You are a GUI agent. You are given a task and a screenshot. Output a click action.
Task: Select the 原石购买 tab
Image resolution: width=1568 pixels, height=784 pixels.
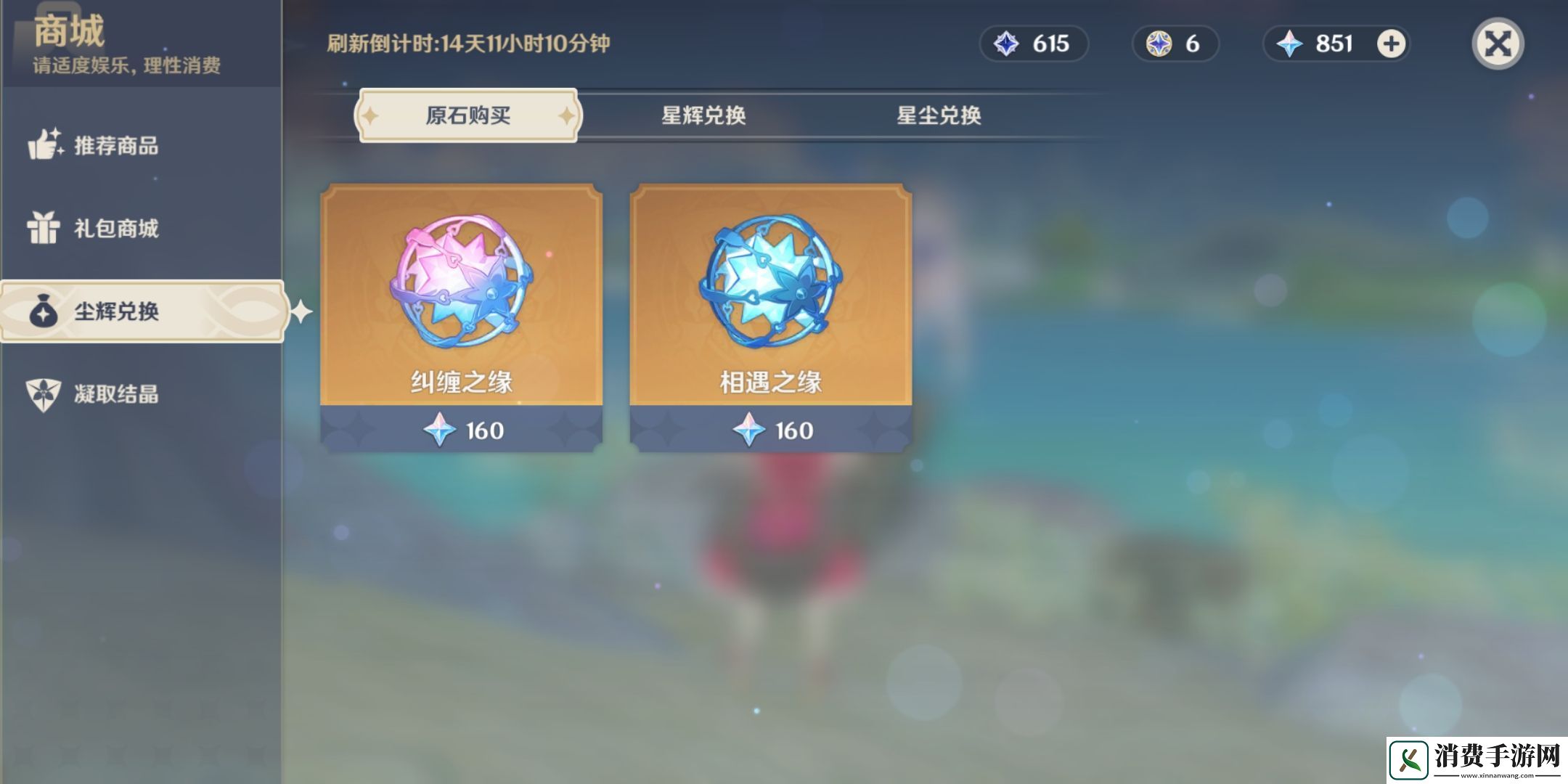[467, 115]
